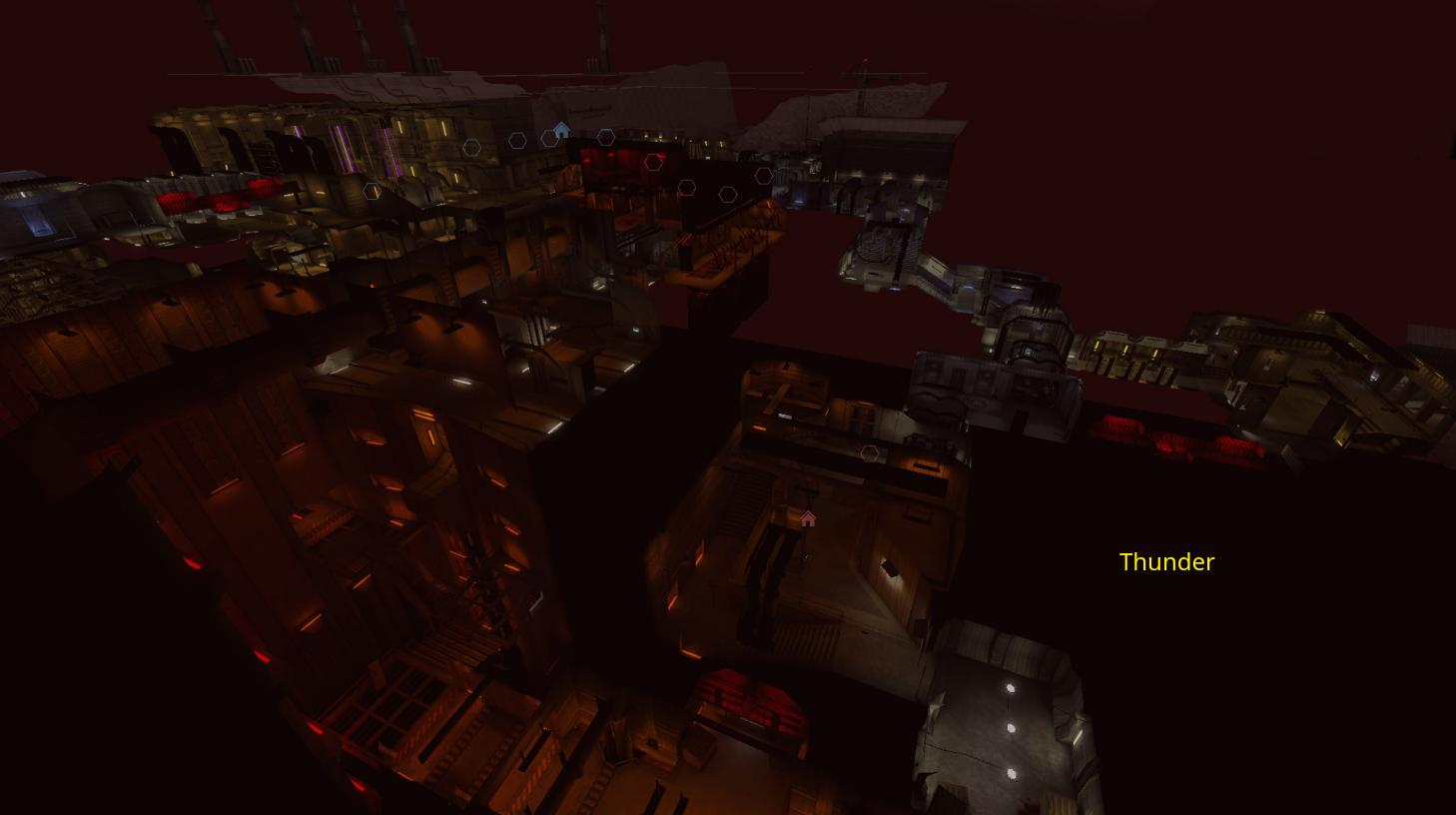Screen dimensions: 1456x815
Task: Select the yellow Thunder location label
Action: tap(1166, 561)
